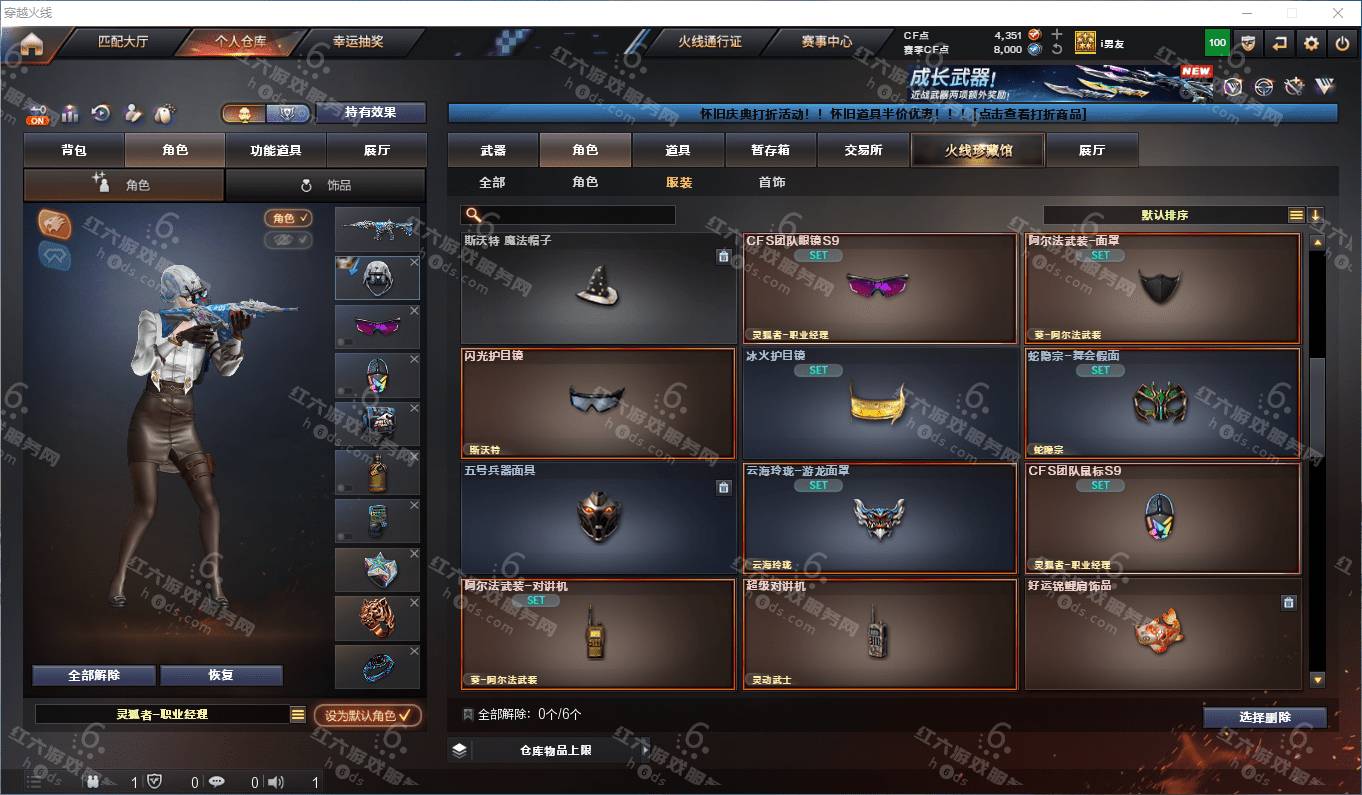Select the 斯沃特 魔法帽子 witch hat item
Viewport: 1362px width, 795px height.
(599, 289)
